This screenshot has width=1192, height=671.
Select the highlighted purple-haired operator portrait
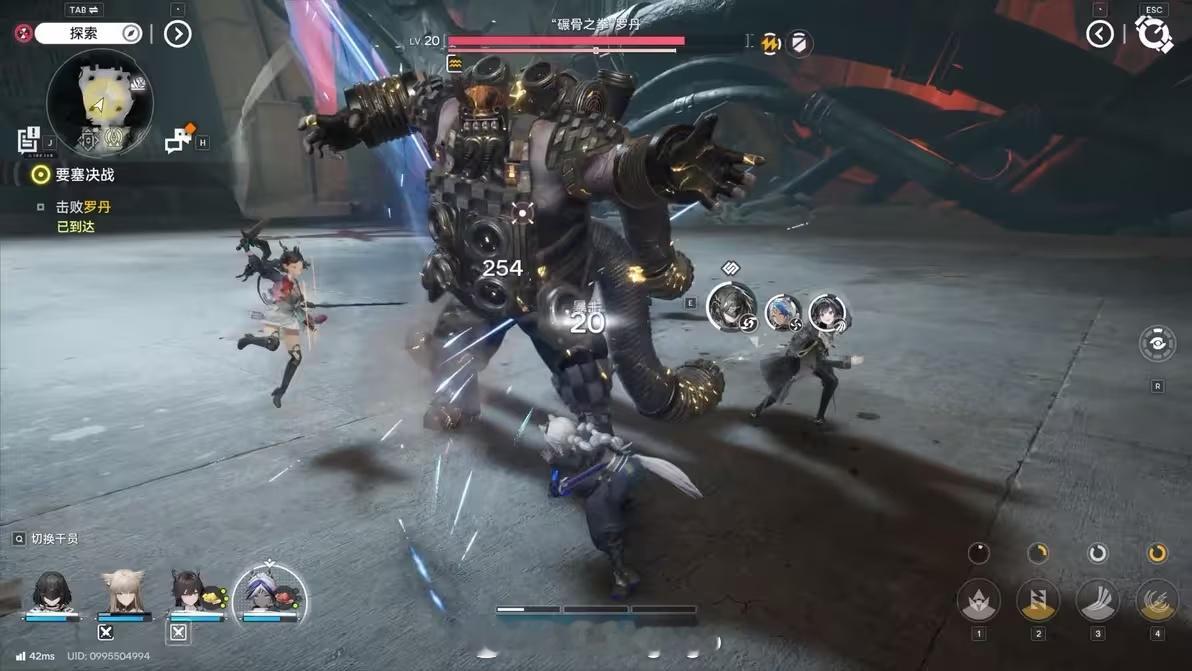coord(268,593)
